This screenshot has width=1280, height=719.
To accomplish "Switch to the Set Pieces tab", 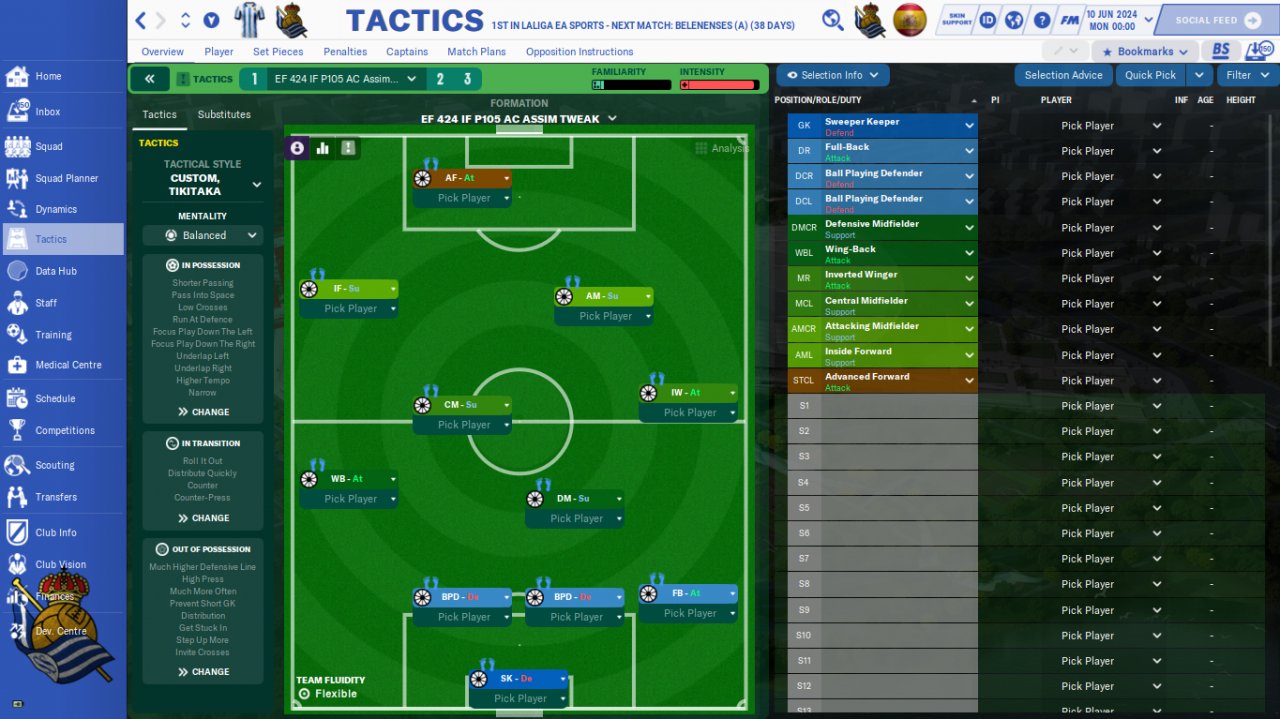I will (x=277, y=52).
